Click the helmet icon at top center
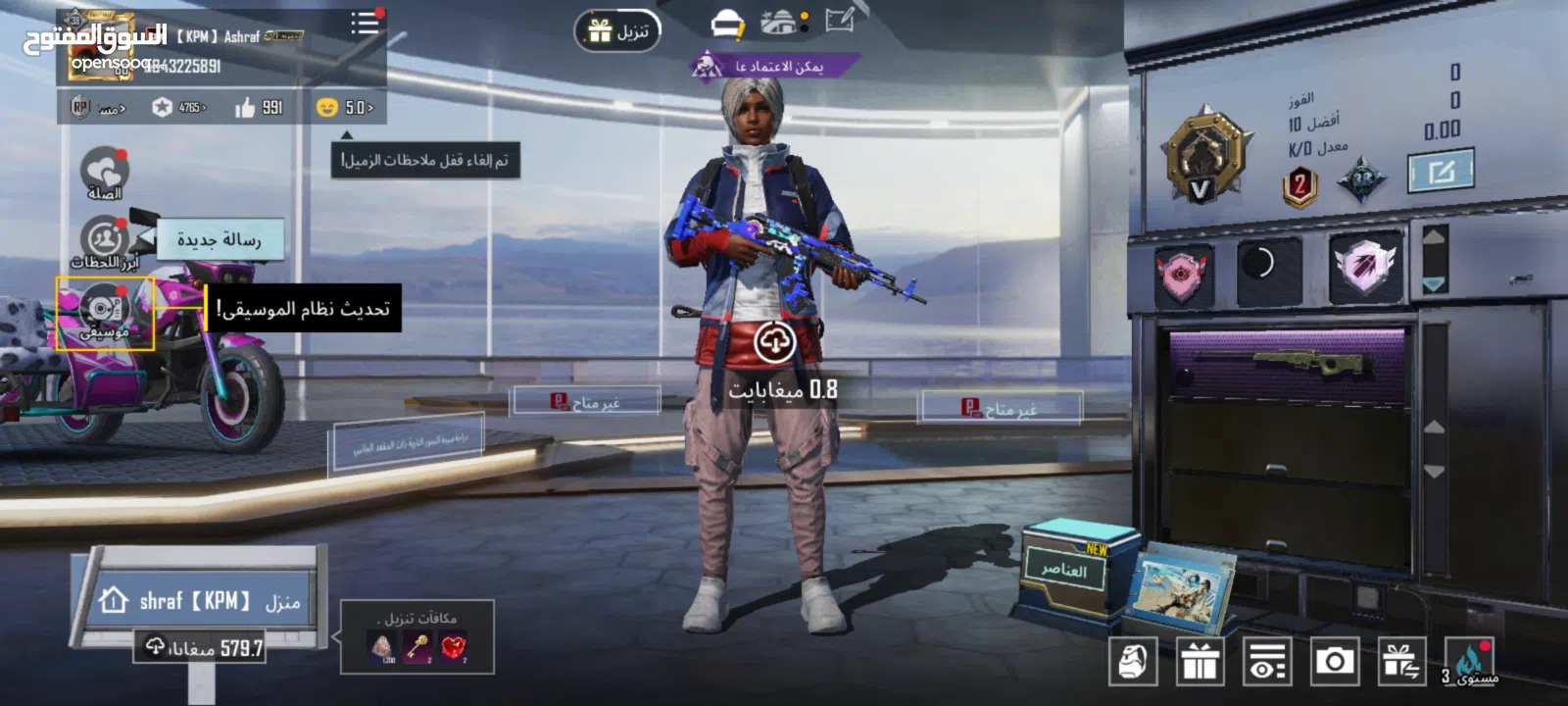Image resolution: width=1568 pixels, height=706 pixels. click(727, 24)
